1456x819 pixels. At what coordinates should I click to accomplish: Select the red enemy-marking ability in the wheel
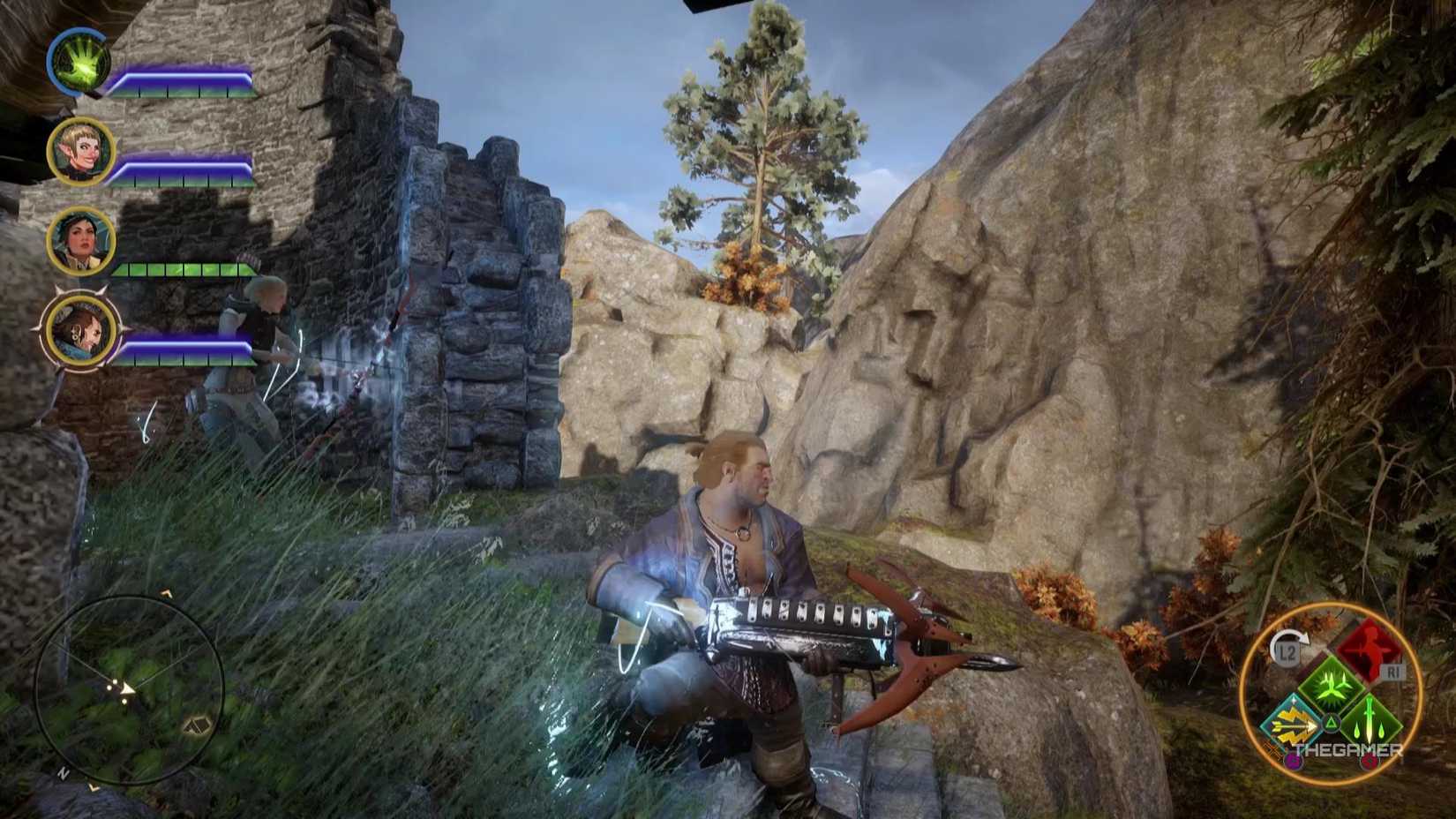(x=1371, y=650)
